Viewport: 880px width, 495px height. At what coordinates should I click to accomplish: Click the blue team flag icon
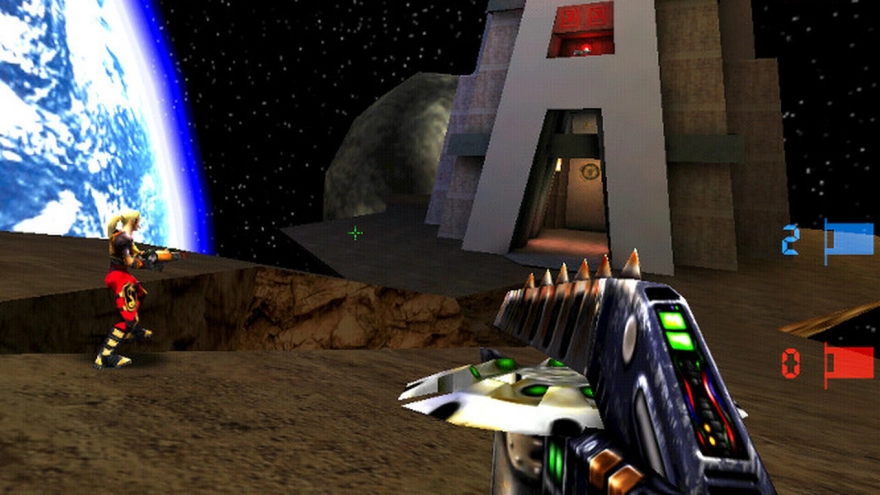point(848,241)
